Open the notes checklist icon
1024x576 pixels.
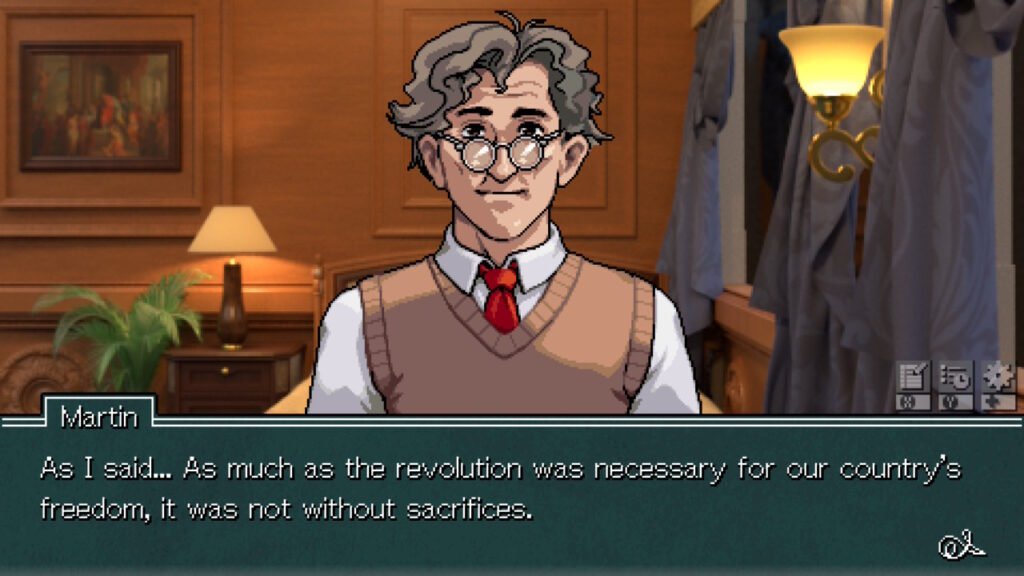click(913, 379)
